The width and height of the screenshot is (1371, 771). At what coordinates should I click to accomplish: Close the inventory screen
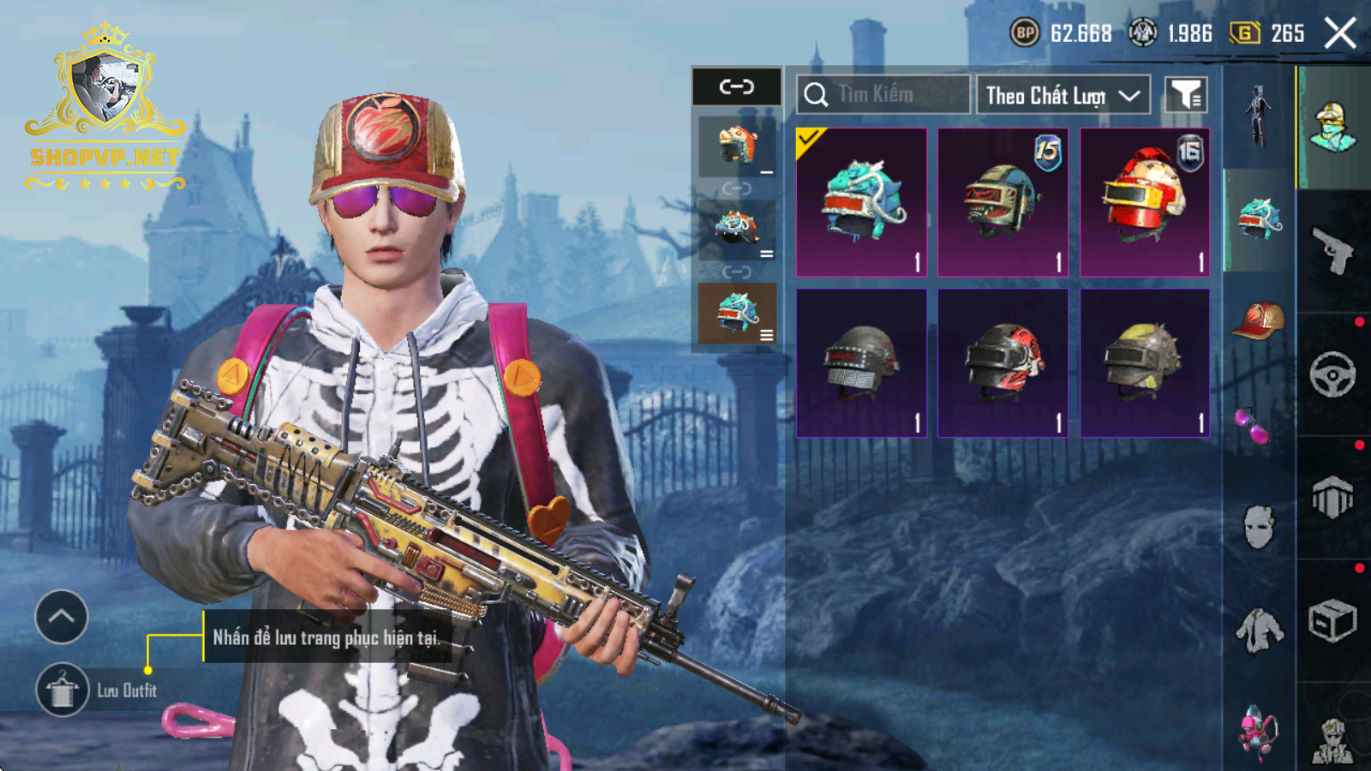click(1340, 33)
